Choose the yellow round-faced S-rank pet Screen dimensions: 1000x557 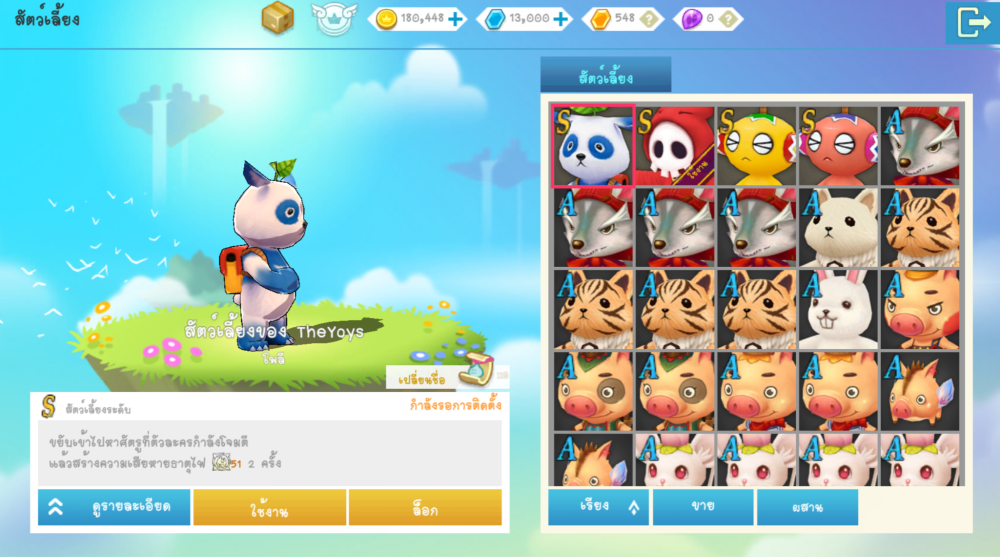(x=755, y=146)
